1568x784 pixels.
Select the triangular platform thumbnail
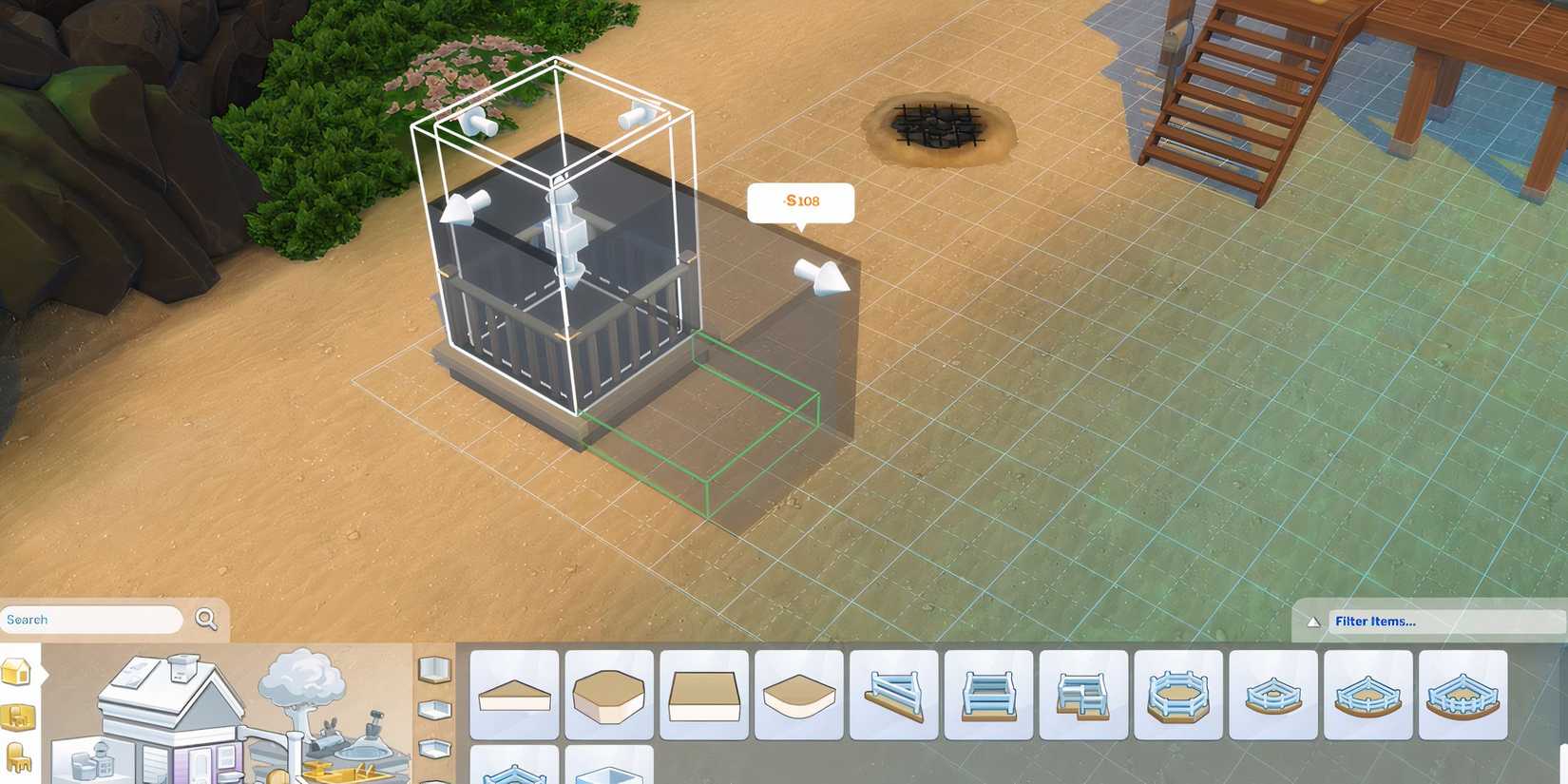(514, 696)
